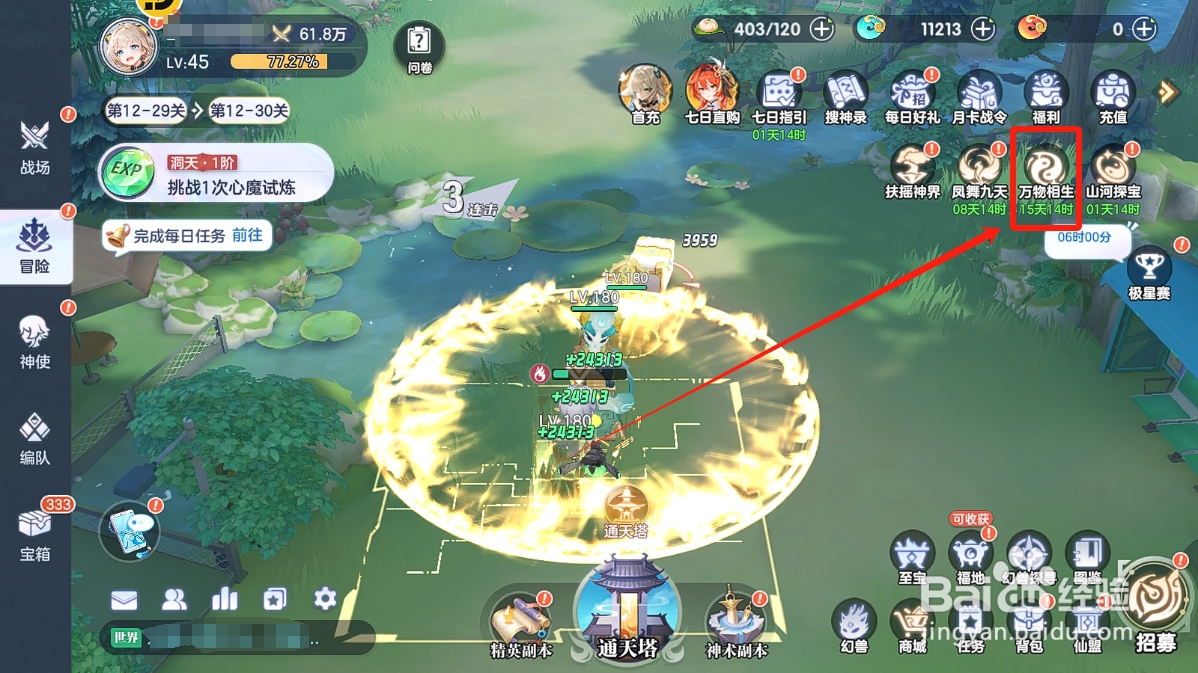
Task: Open the 福利 welfare menu
Action: point(1046,97)
